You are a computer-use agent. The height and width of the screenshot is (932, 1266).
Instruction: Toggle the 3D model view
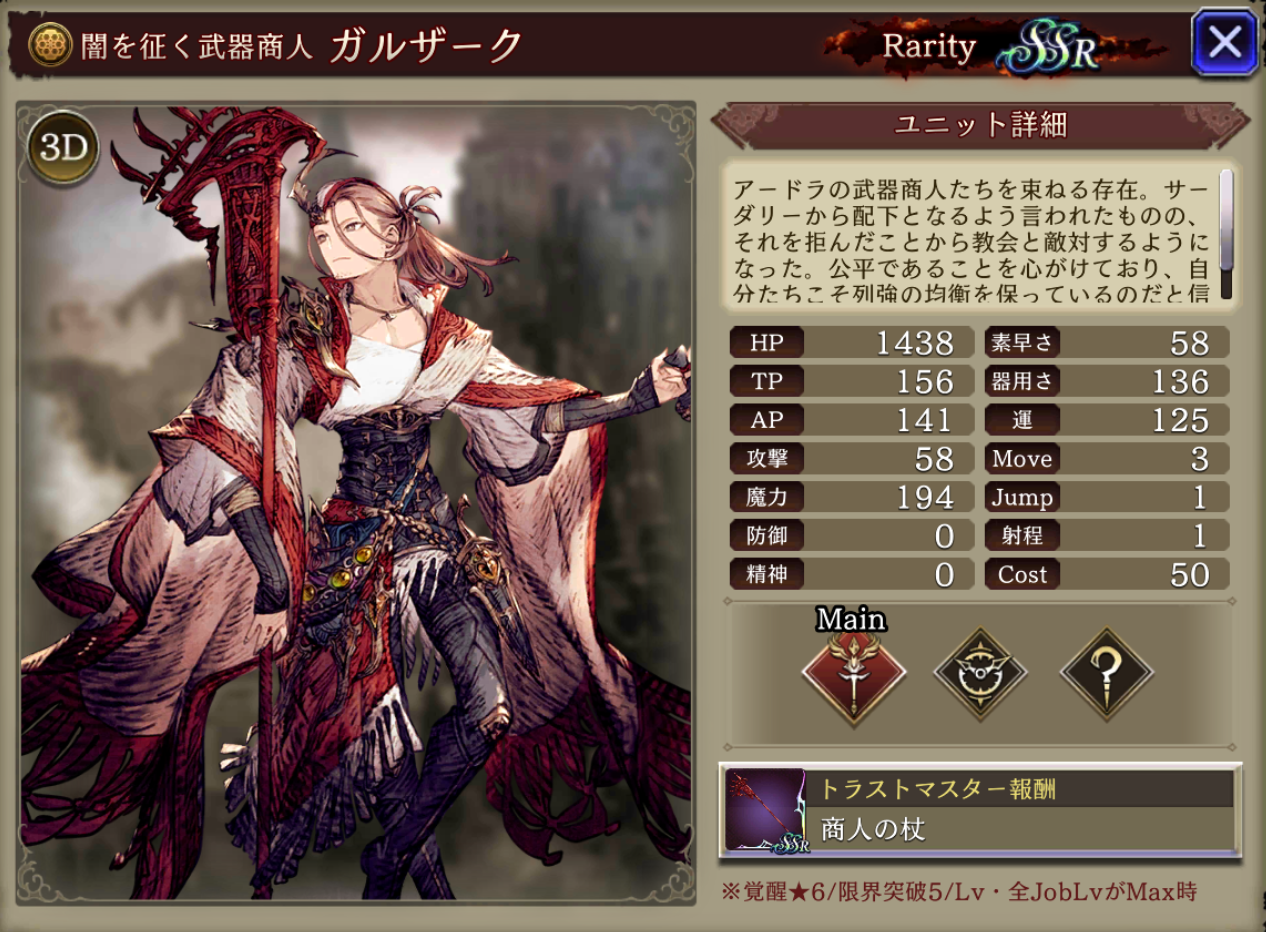tap(64, 149)
